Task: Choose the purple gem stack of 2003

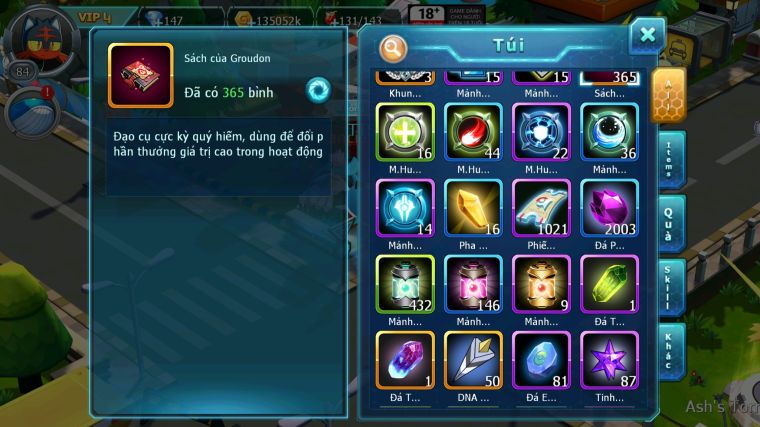Action: 609,208
